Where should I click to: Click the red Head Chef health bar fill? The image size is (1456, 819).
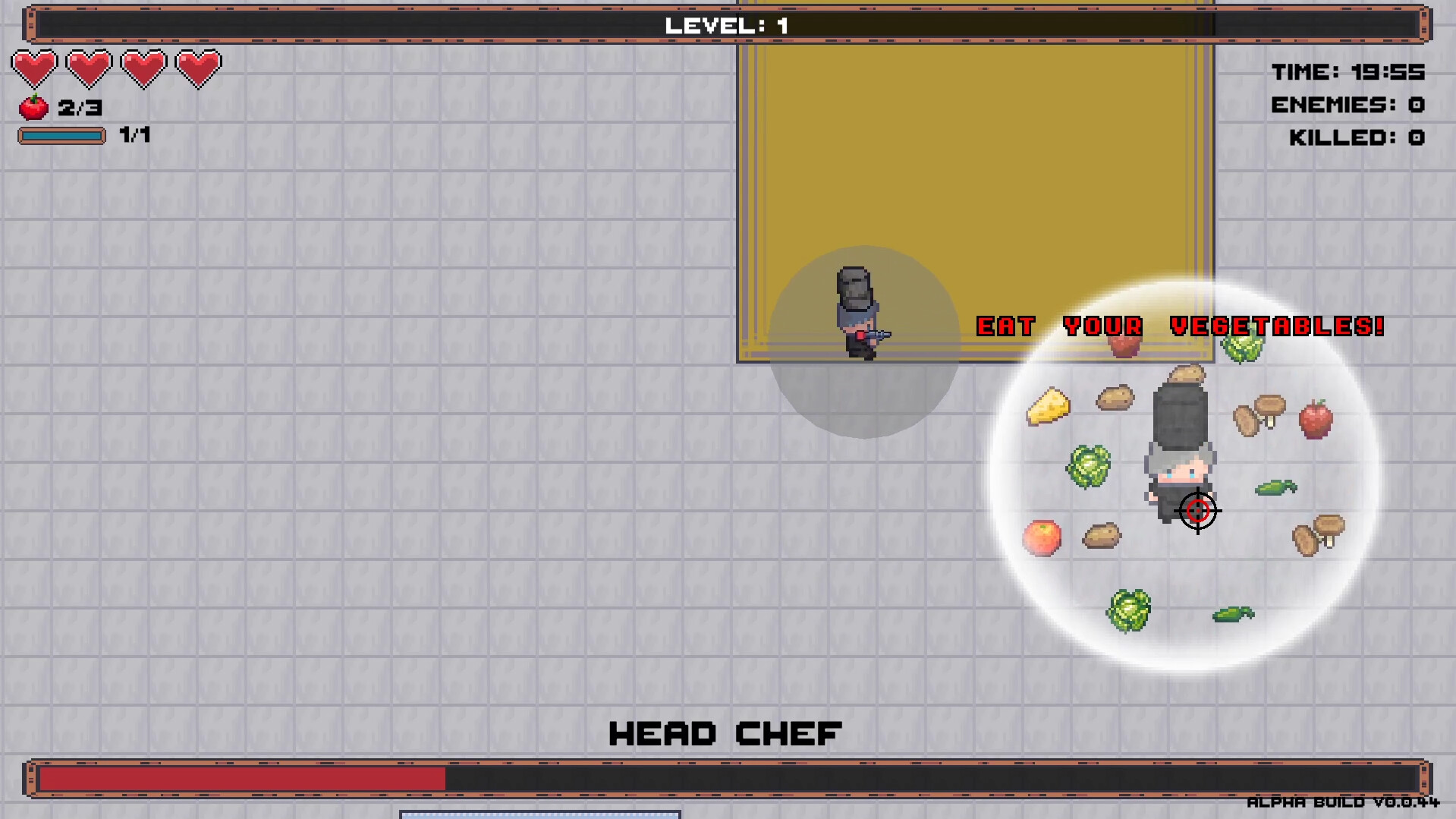(243, 776)
